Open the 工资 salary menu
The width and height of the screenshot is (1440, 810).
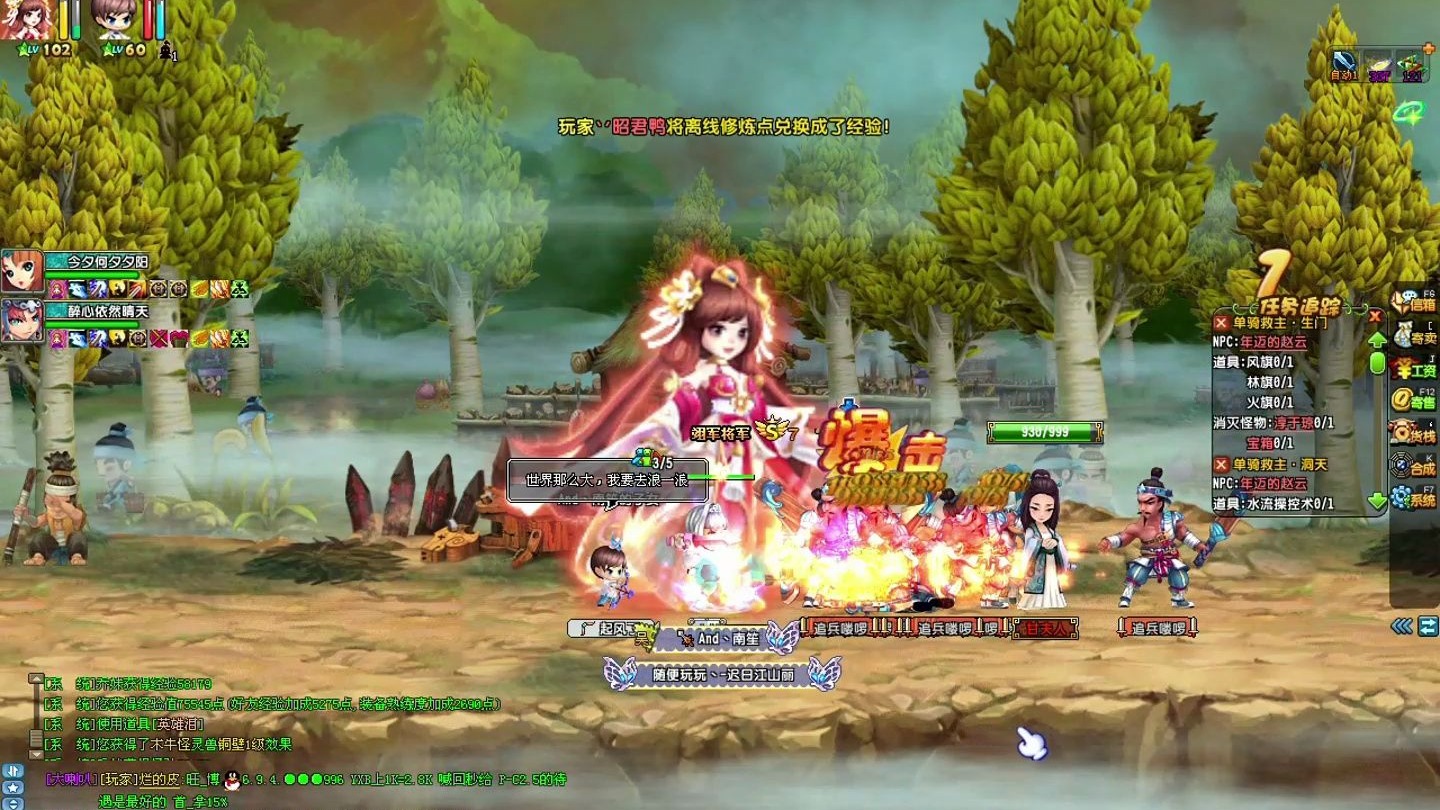pos(1413,369)
